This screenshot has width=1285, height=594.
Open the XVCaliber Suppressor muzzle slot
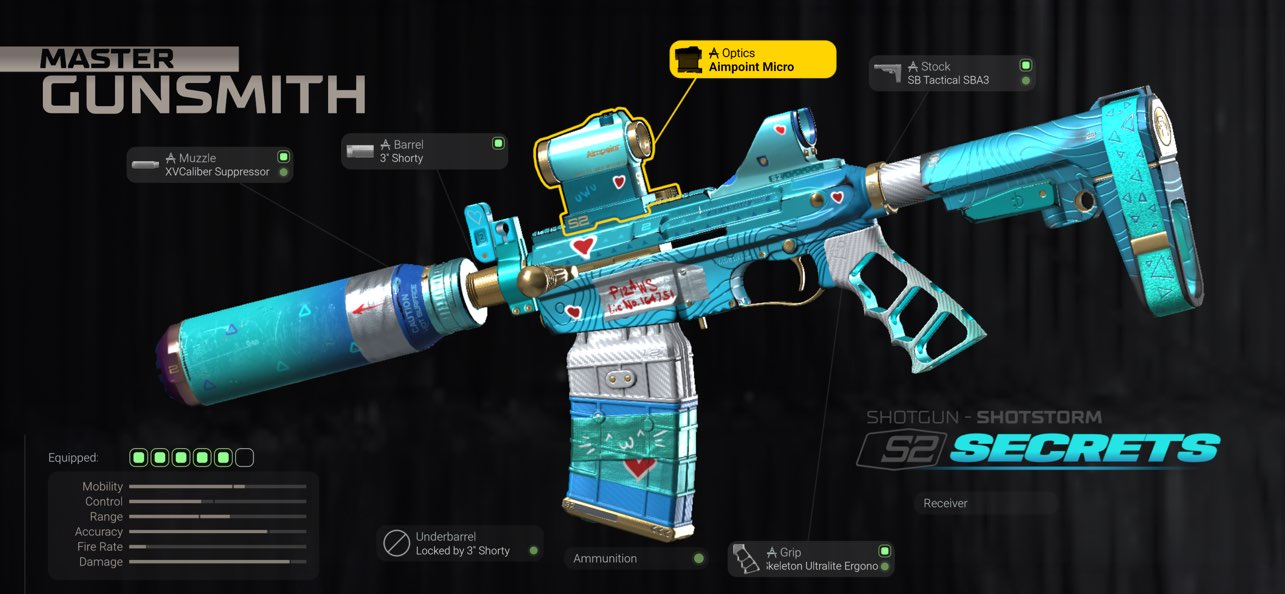[210, 165]
